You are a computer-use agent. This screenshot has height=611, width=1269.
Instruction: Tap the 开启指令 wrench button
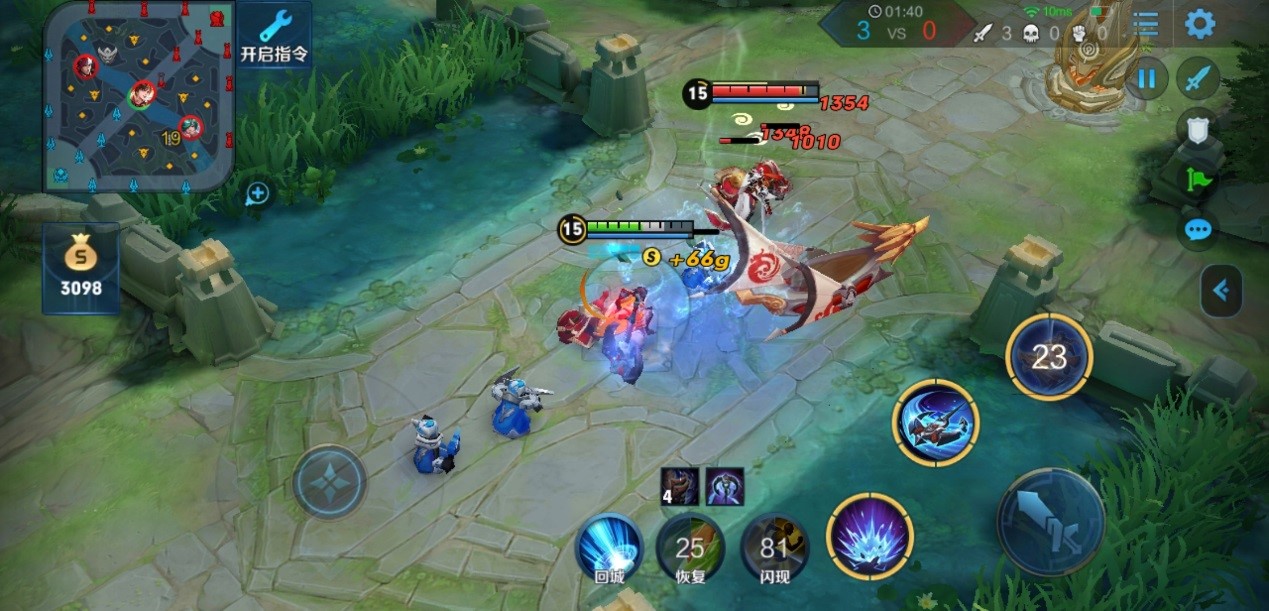(x=275, y=34)
